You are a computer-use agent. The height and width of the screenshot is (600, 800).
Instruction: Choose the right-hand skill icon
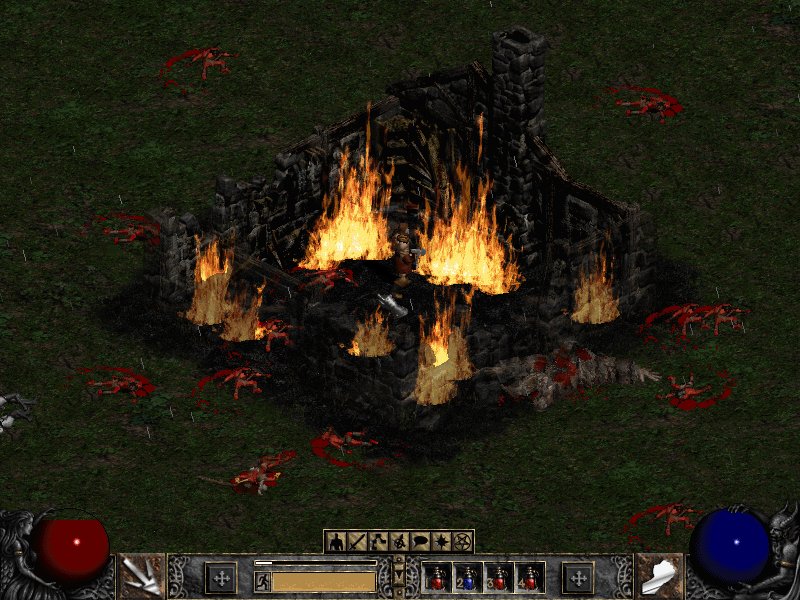point(659,576)
